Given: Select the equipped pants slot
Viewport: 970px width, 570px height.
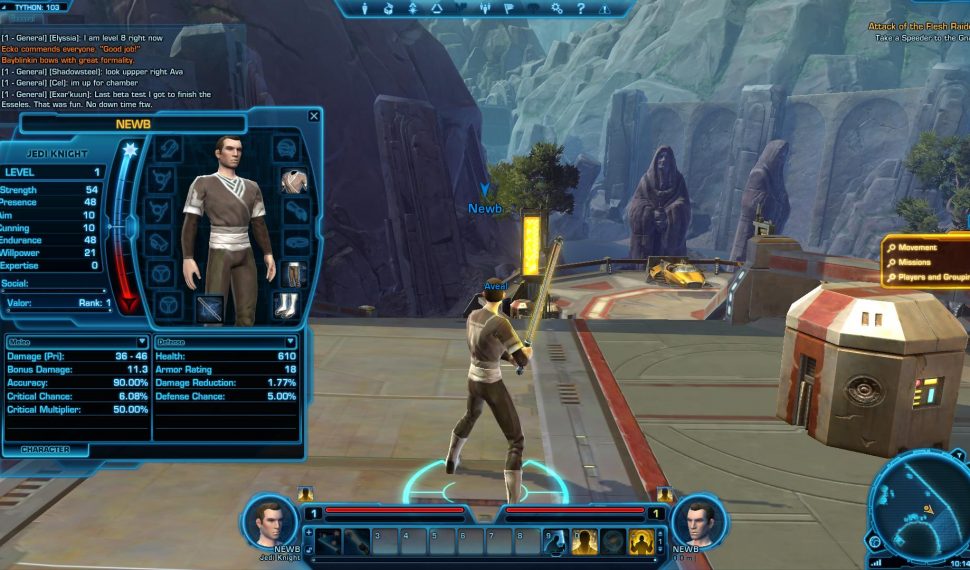Looking at the screenshot, I should tap(294, 274).
